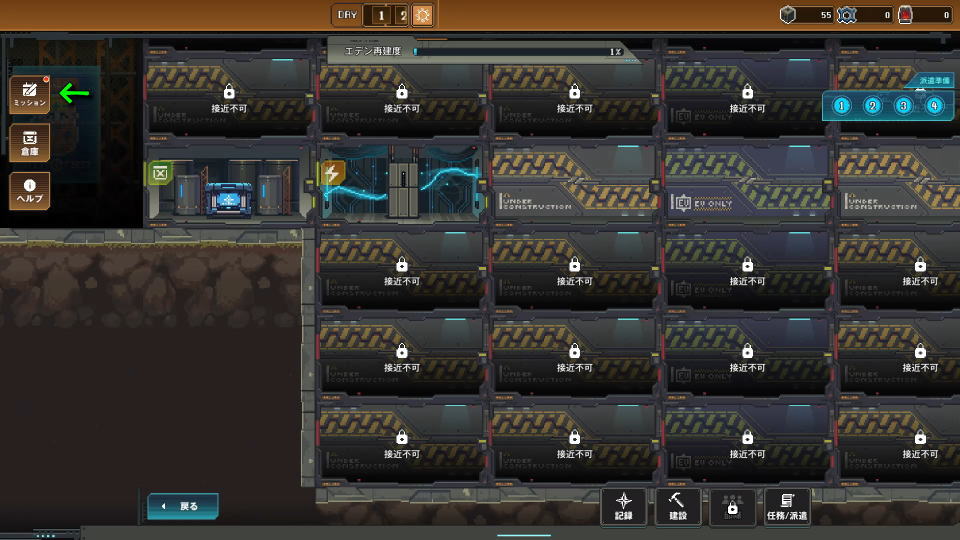Select dispatch slot number 2
Image resolution: width=960 pixels, height=540 pixels.
(x=872, y=105)
